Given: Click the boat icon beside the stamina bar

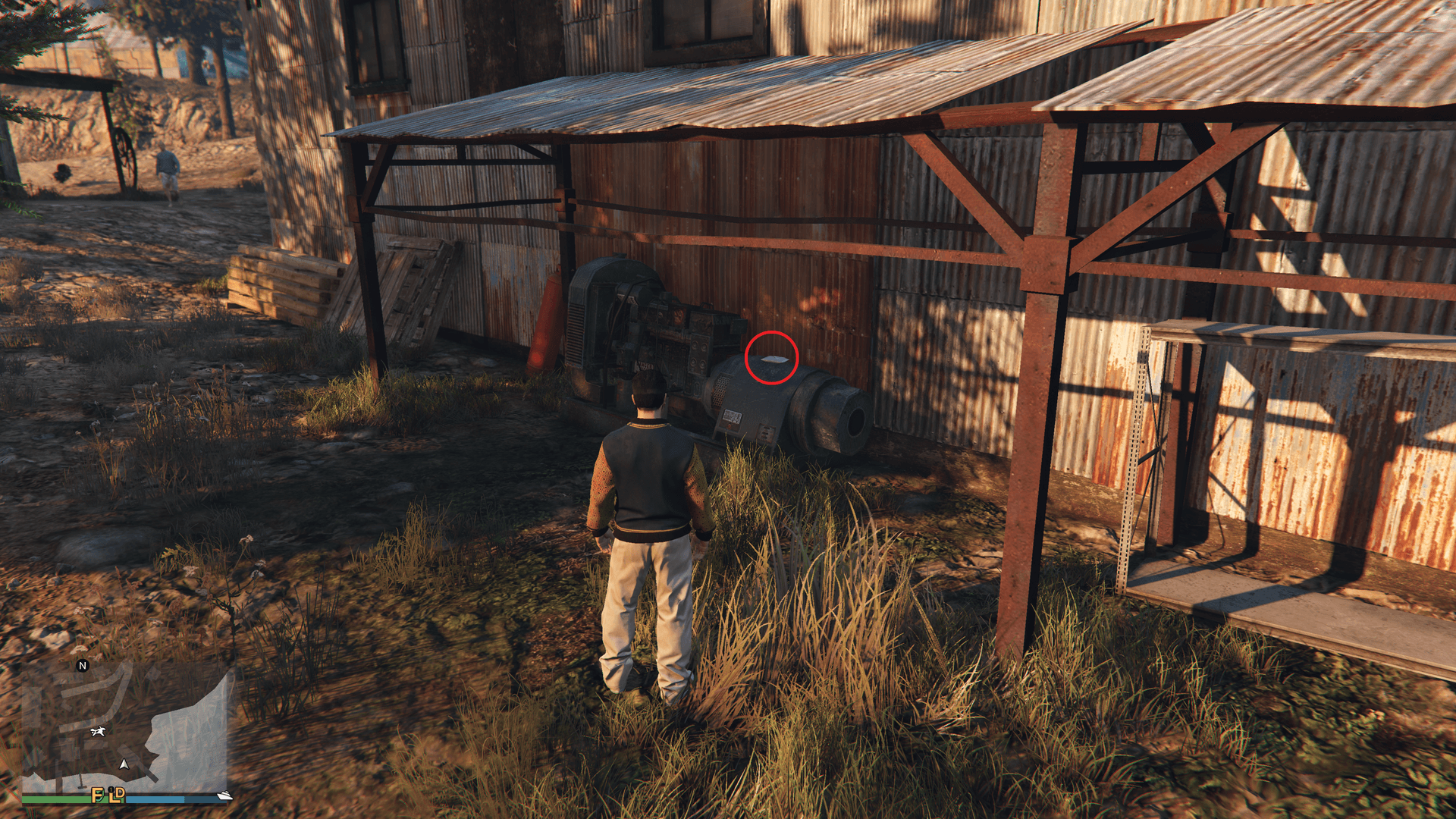Looking at the screenshot, I should click(225, 795).
